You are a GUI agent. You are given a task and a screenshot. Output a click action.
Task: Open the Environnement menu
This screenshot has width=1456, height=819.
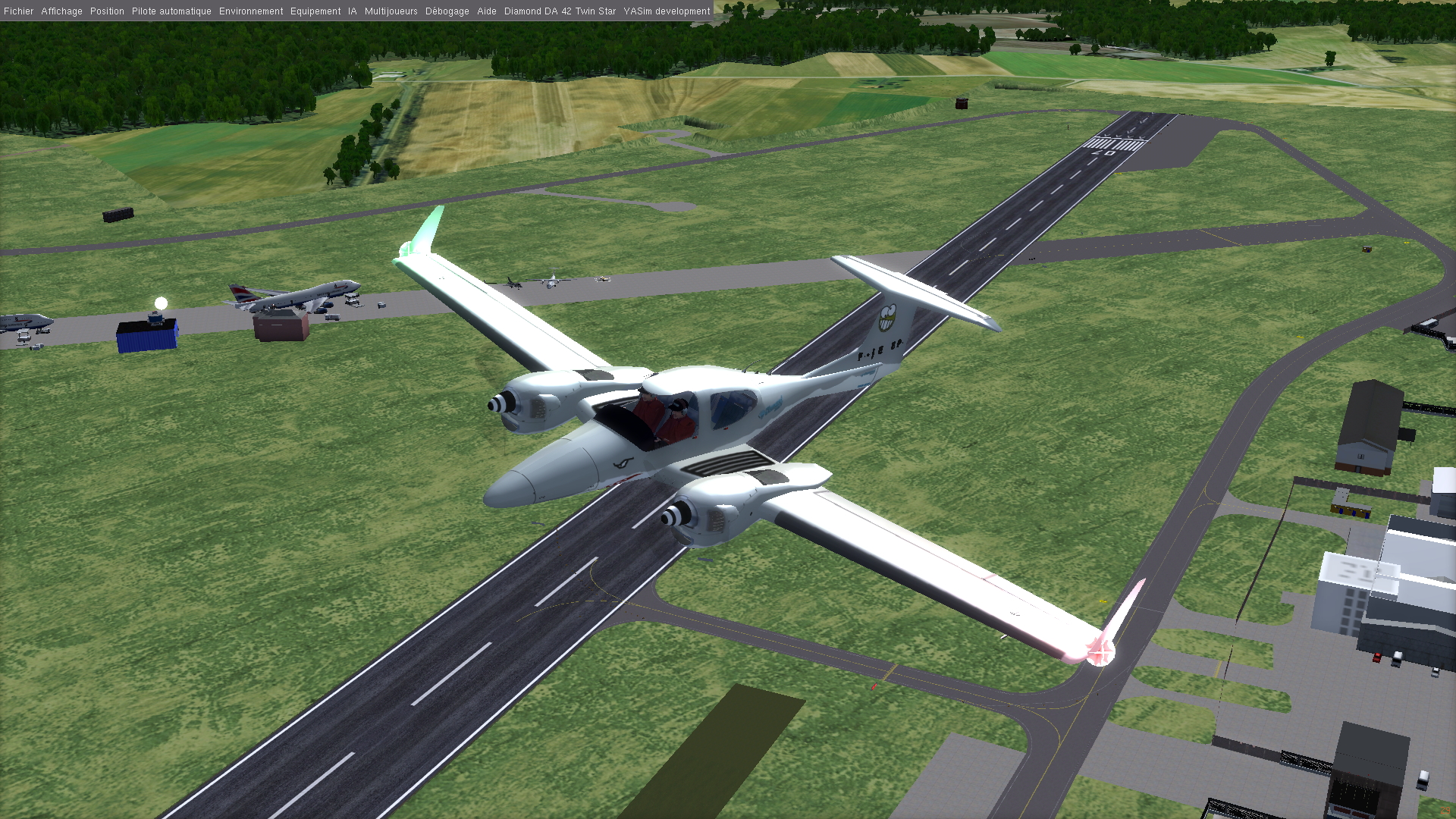251,11
